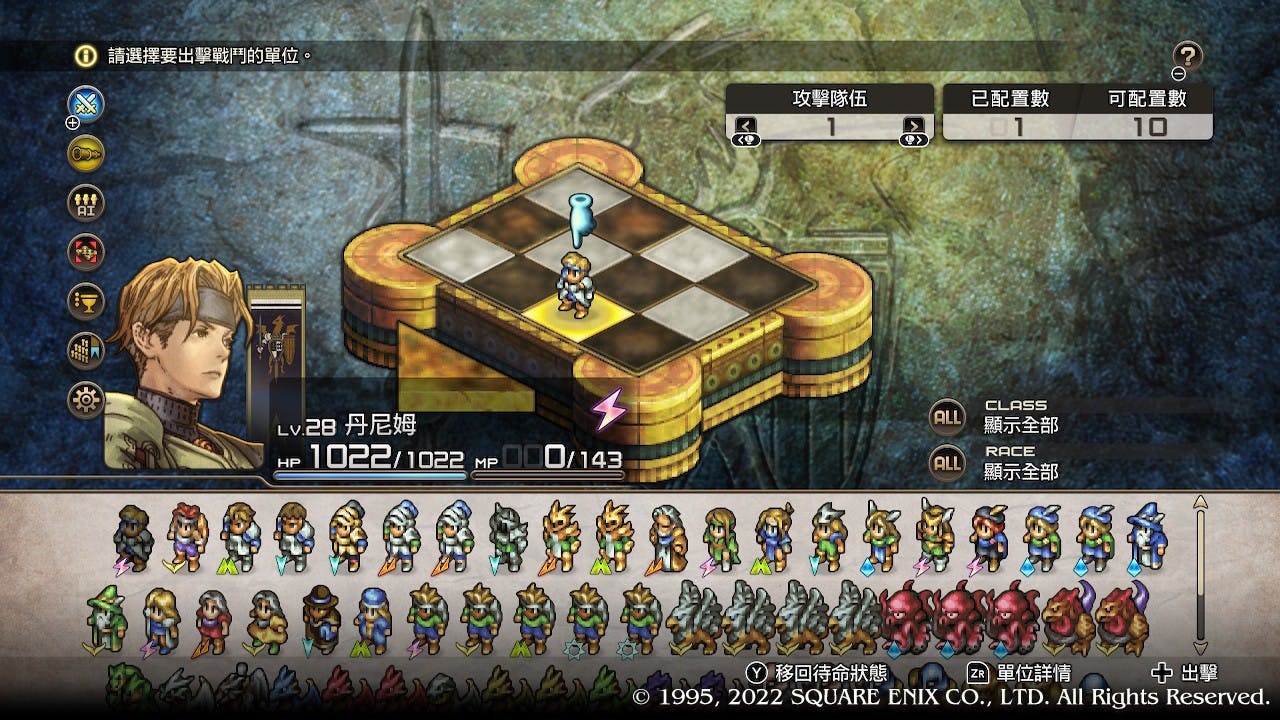
Task: Click the red-cornered formation icon
Action: pyautogui.click(x=86, y=252)
